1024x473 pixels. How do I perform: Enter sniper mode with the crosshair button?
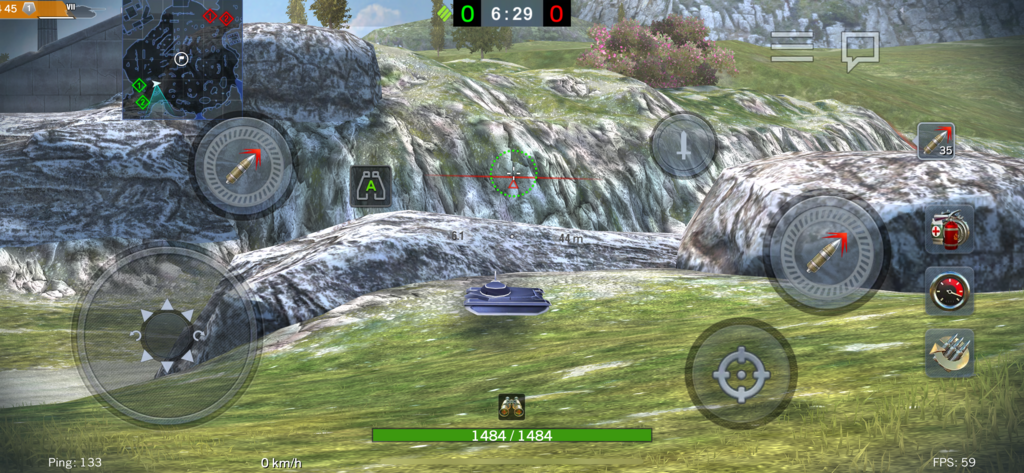tap(741, 373)
